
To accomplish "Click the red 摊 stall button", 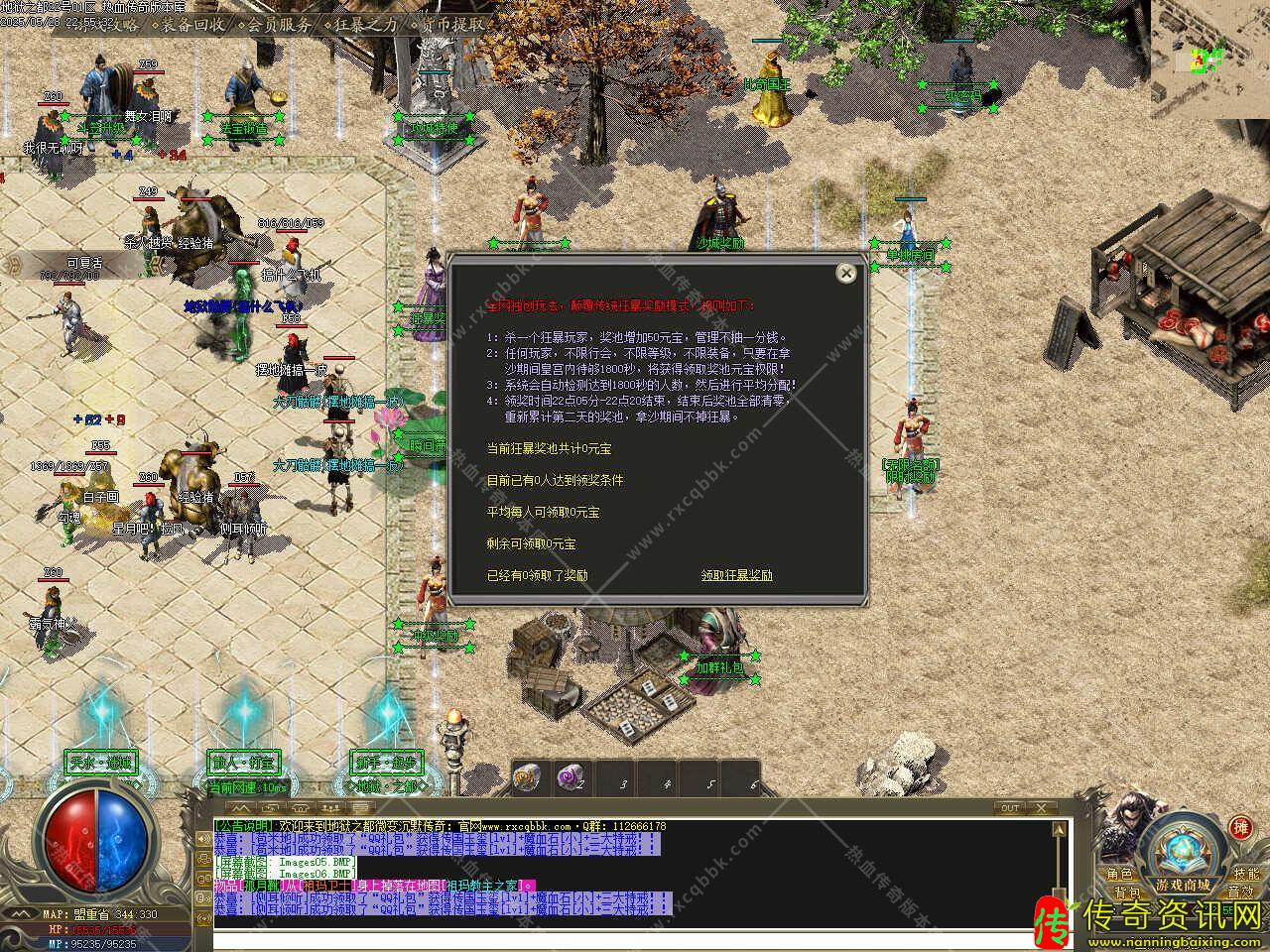I will [1240, 827].
